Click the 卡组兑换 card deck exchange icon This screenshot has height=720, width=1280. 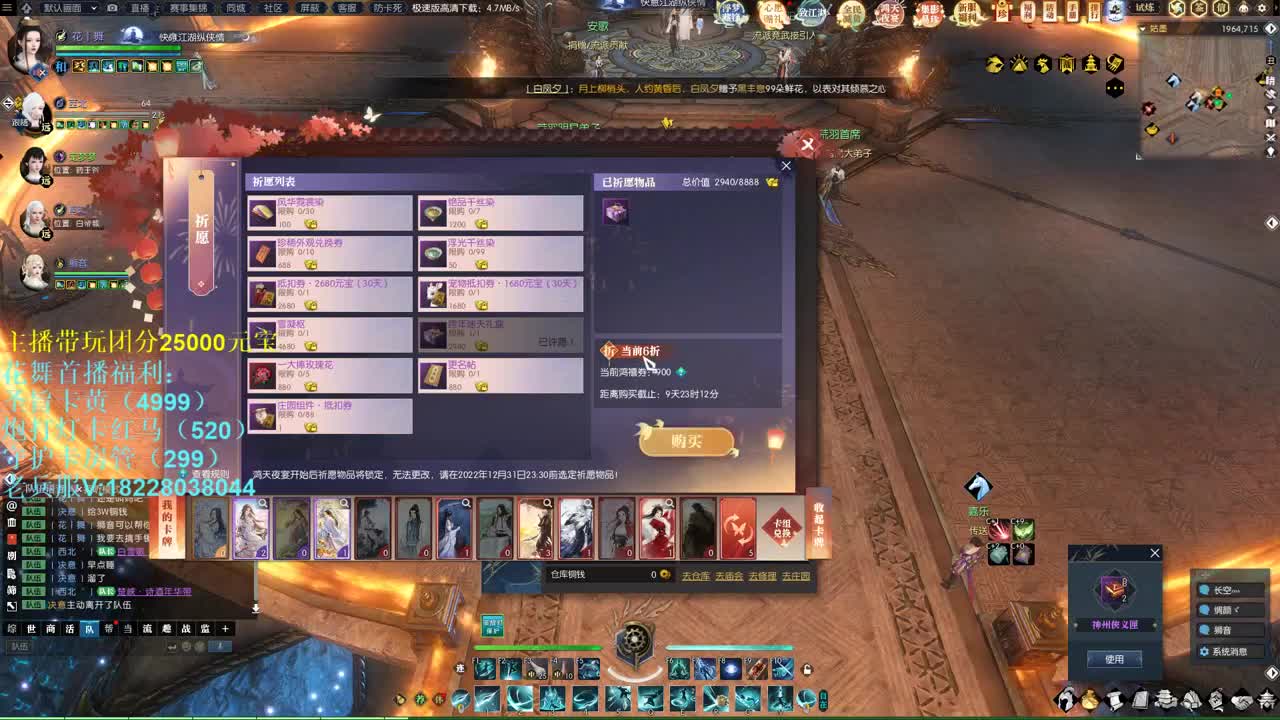point(781,528)
